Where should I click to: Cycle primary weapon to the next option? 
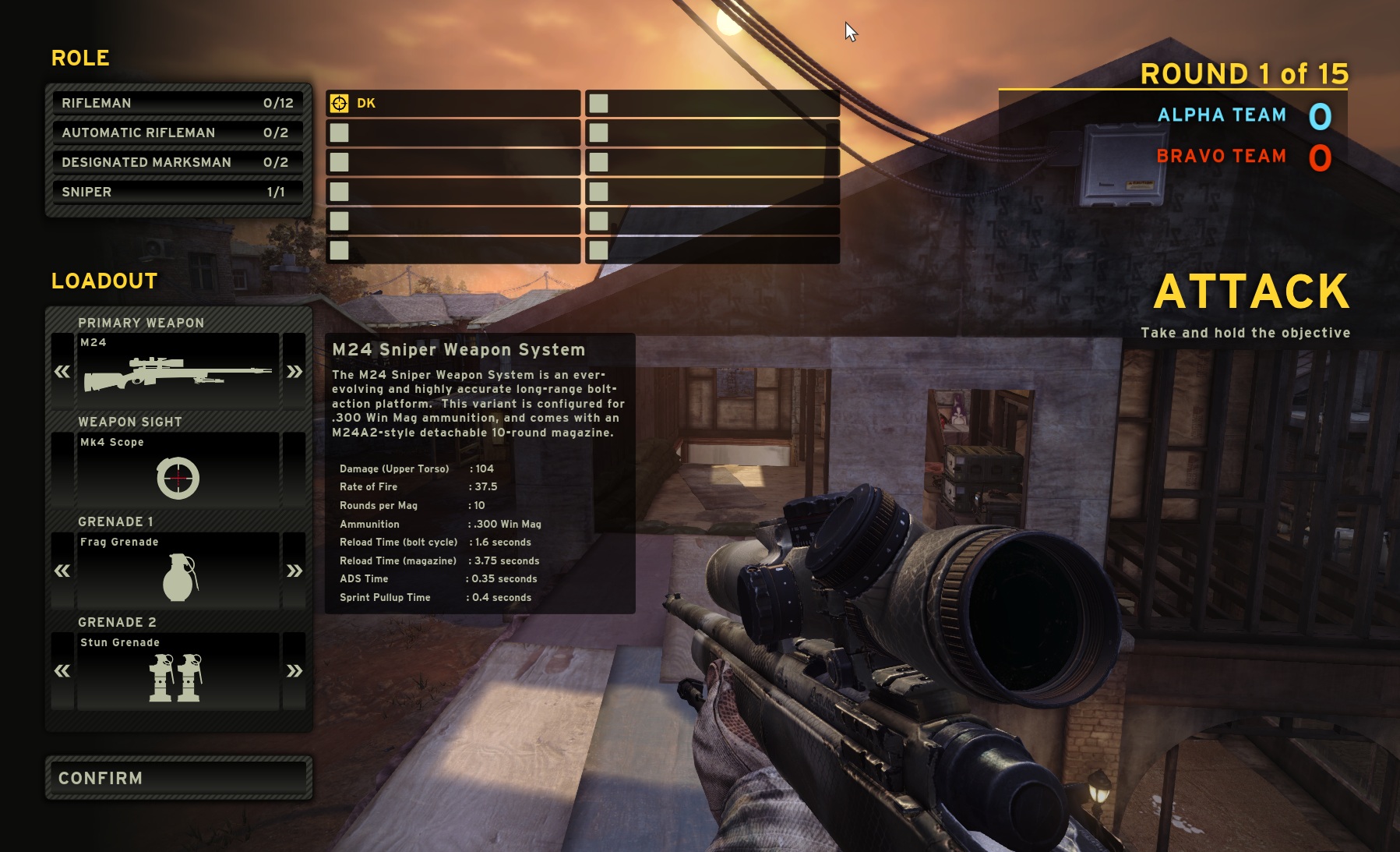pos(294,371)
